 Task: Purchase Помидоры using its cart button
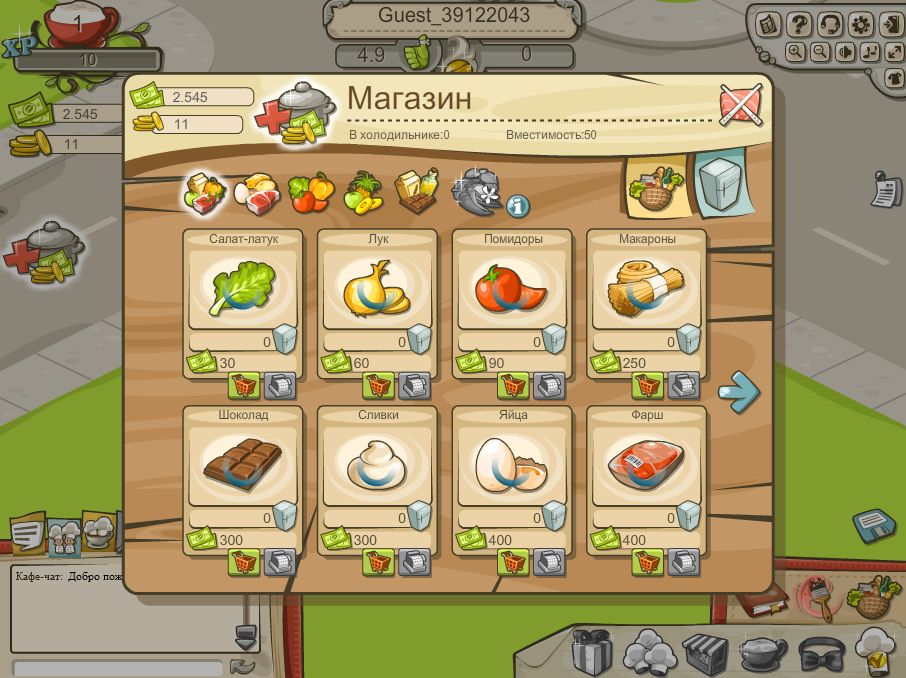pos(513,385)
